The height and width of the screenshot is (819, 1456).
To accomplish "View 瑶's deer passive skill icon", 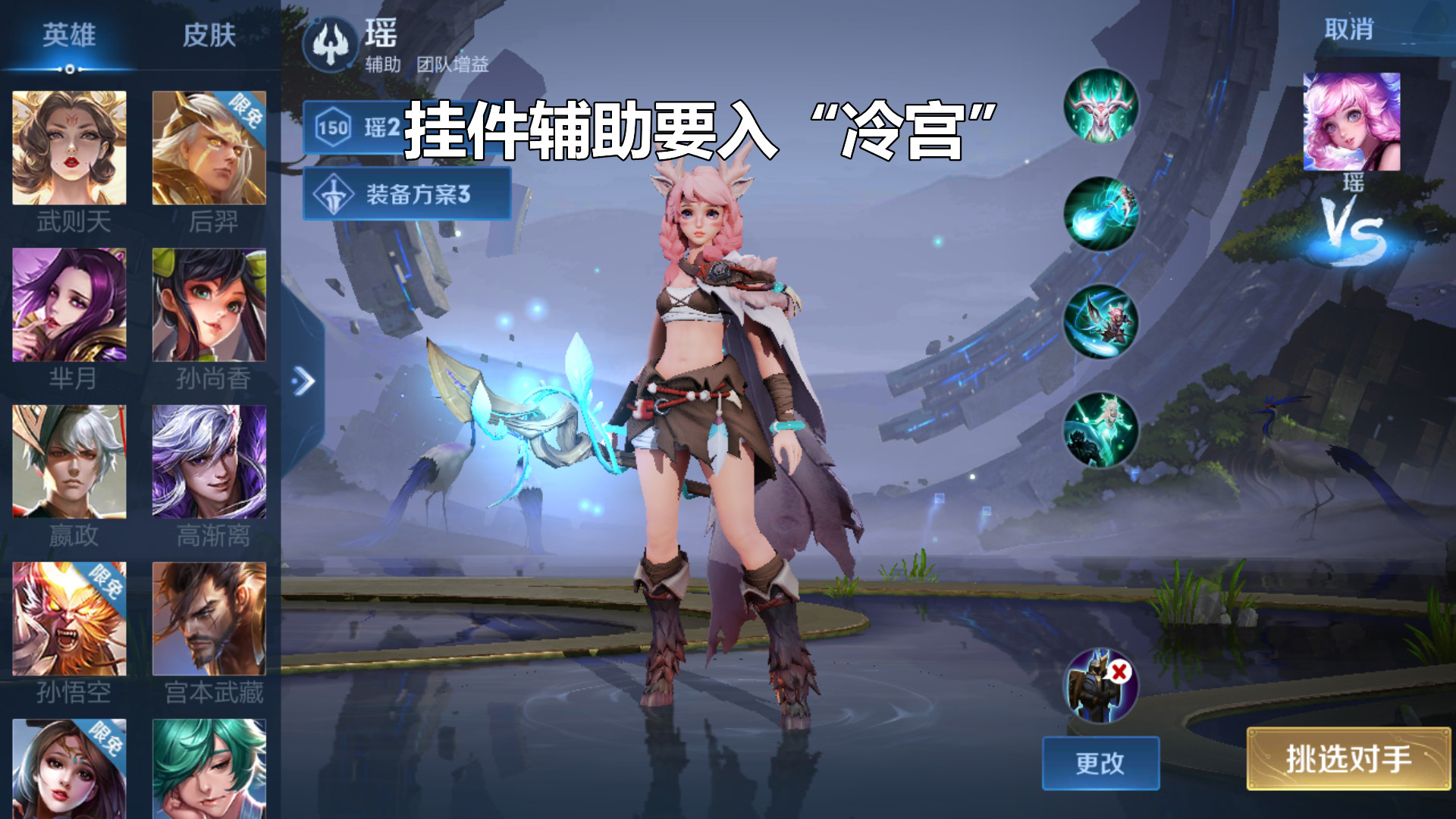I will click(1100, 106).
